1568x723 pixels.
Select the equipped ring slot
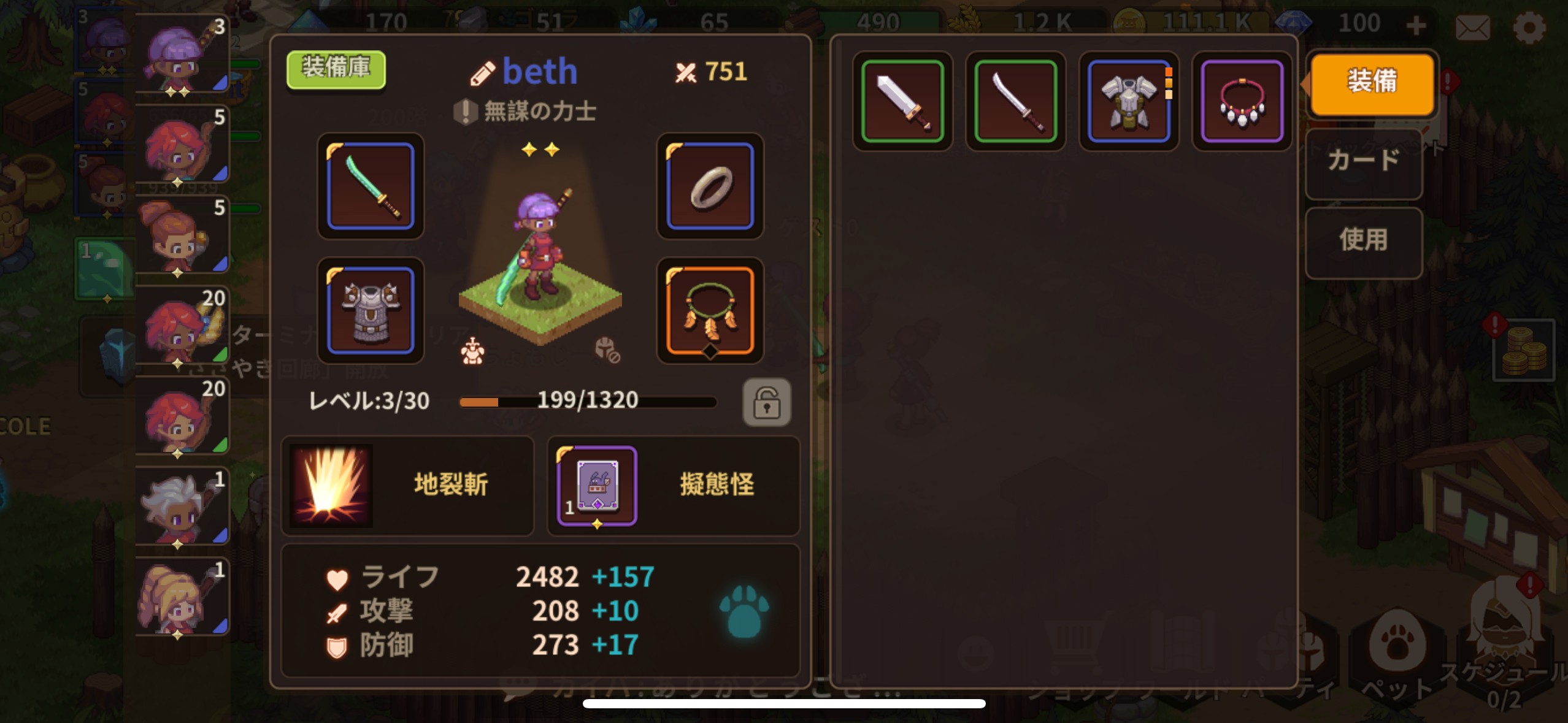coord(710,186)
